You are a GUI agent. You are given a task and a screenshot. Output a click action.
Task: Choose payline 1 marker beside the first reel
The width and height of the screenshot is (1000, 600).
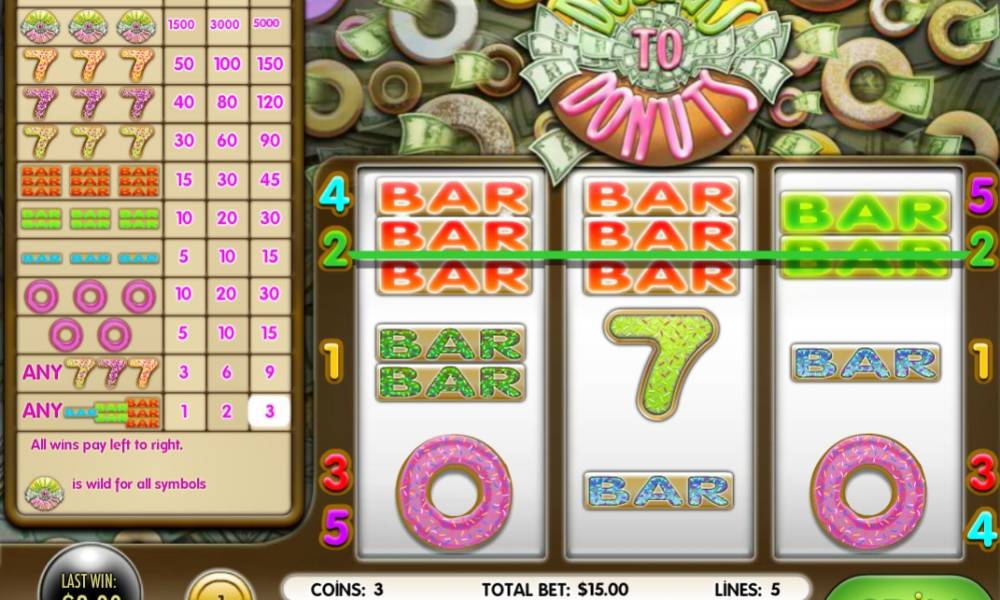tap(335, 357)
